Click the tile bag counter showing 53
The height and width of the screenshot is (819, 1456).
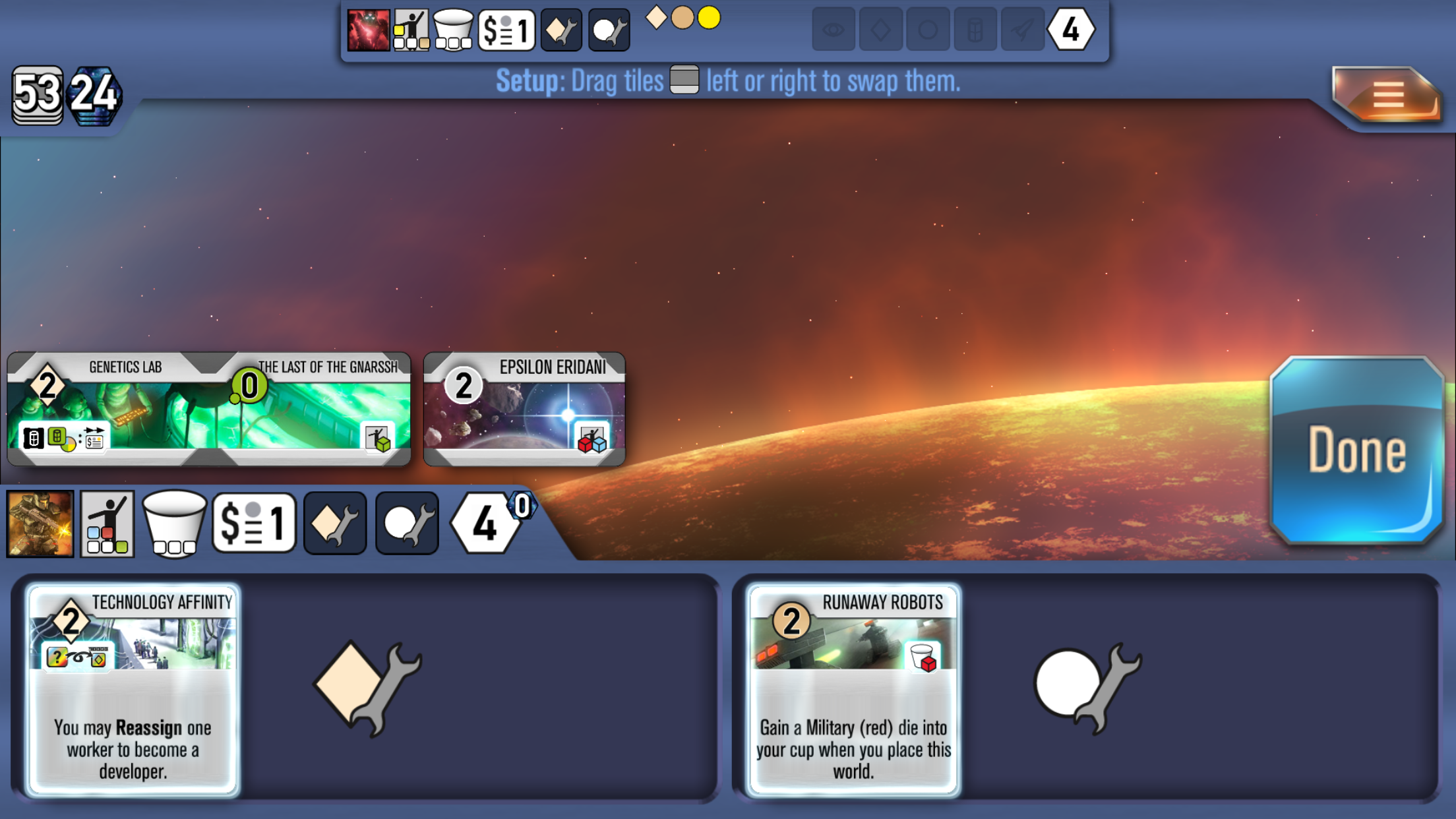click(38, 96)
